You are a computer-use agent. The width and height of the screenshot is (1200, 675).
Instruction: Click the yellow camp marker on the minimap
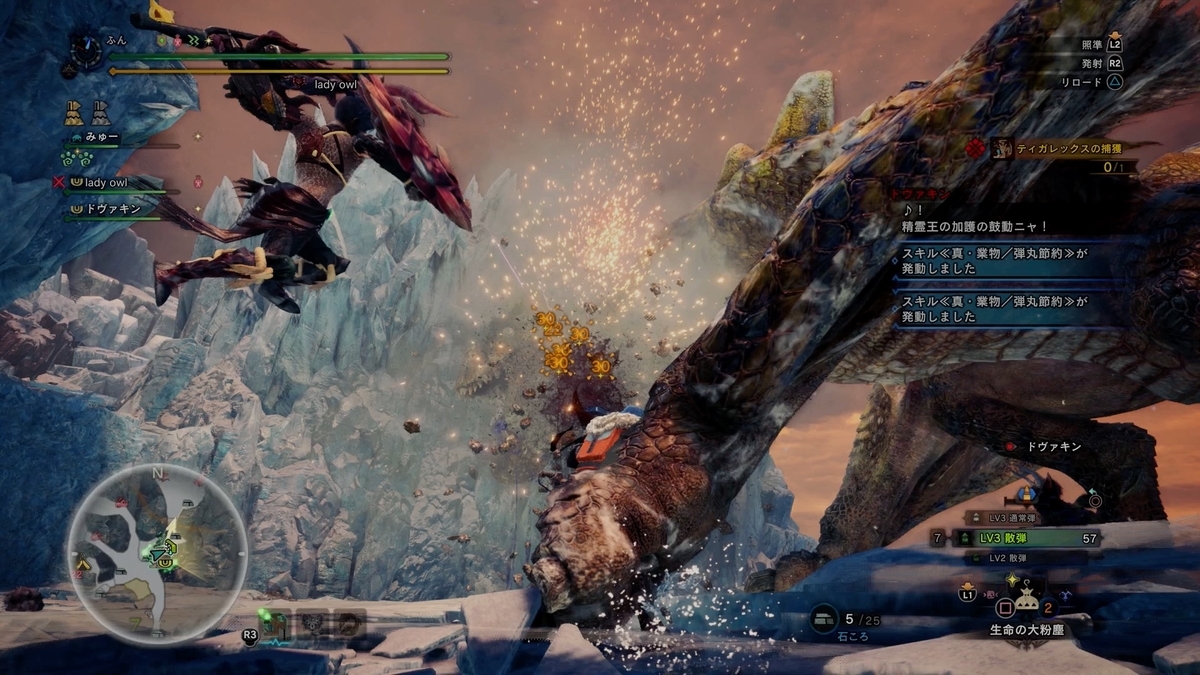click(x=84, y=564)
